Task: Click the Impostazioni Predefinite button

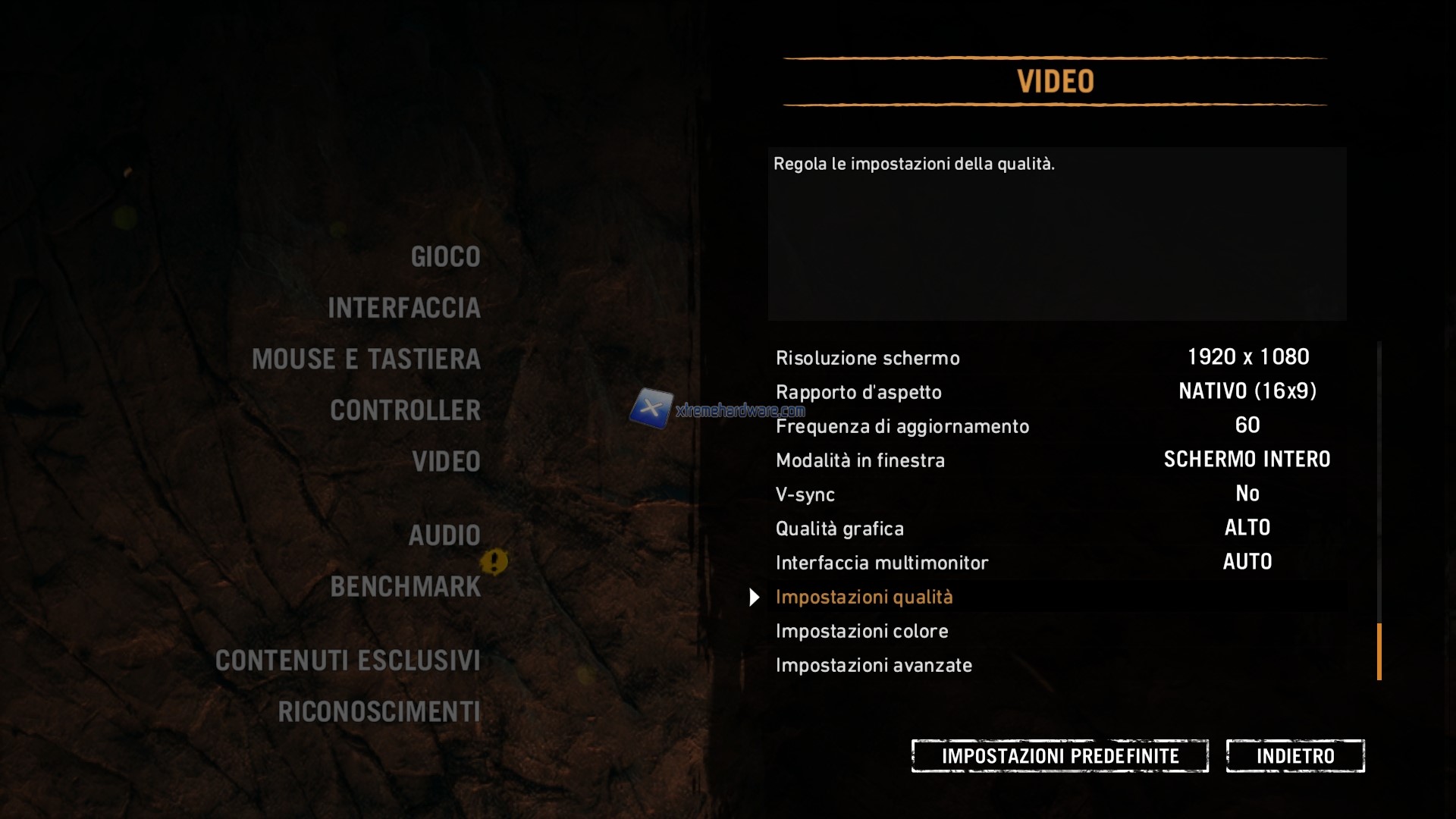Action: [x=1059, y=756]
